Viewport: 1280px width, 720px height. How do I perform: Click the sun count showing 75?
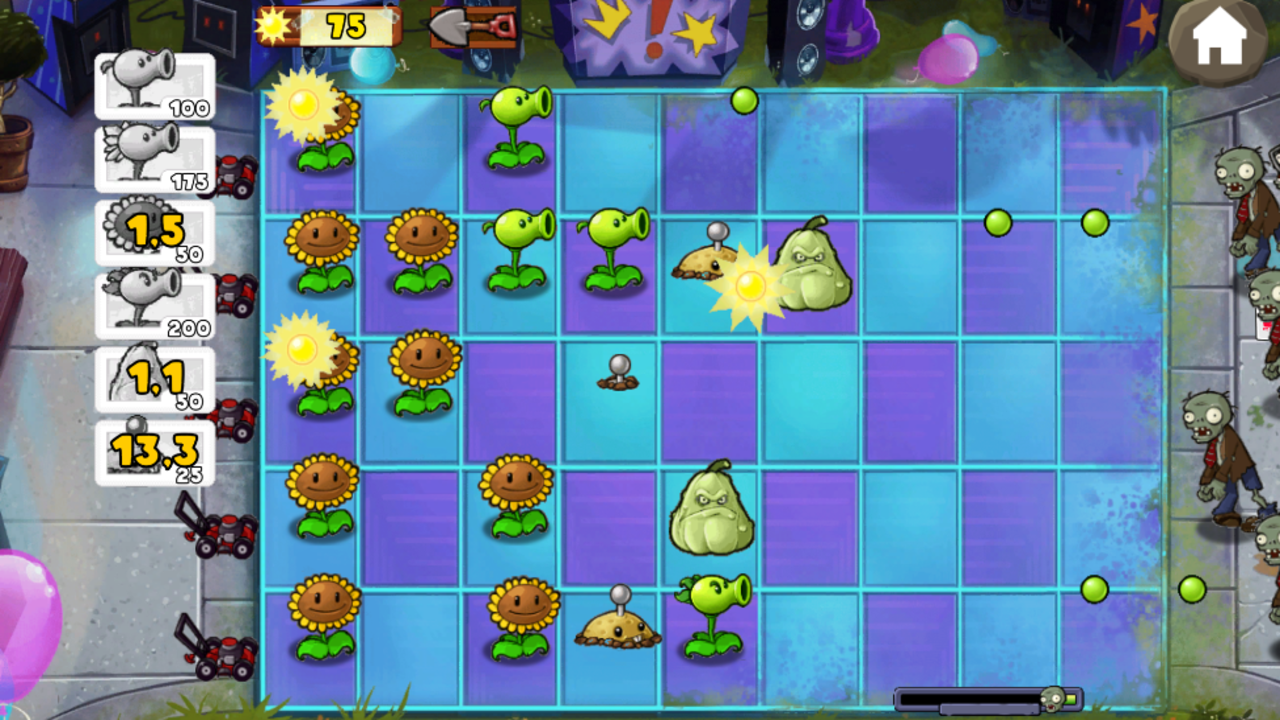point(345,27)
